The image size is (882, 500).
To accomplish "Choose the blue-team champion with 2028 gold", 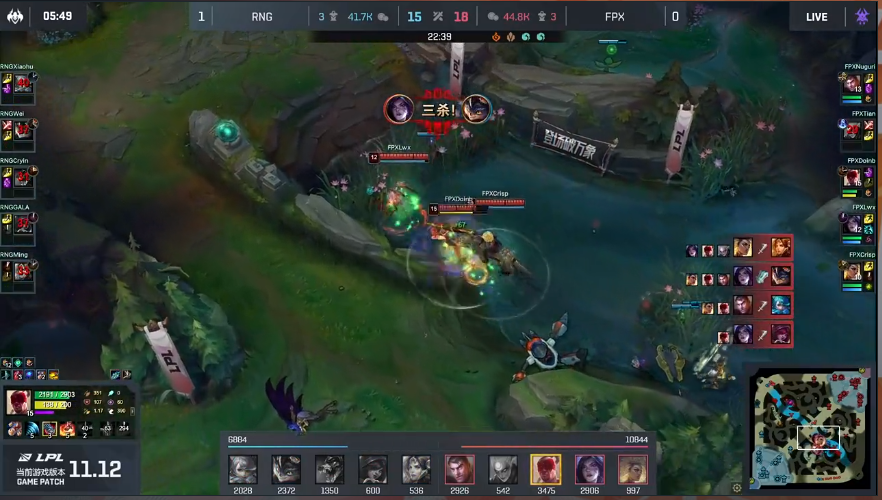I will (x=243, y=469).
